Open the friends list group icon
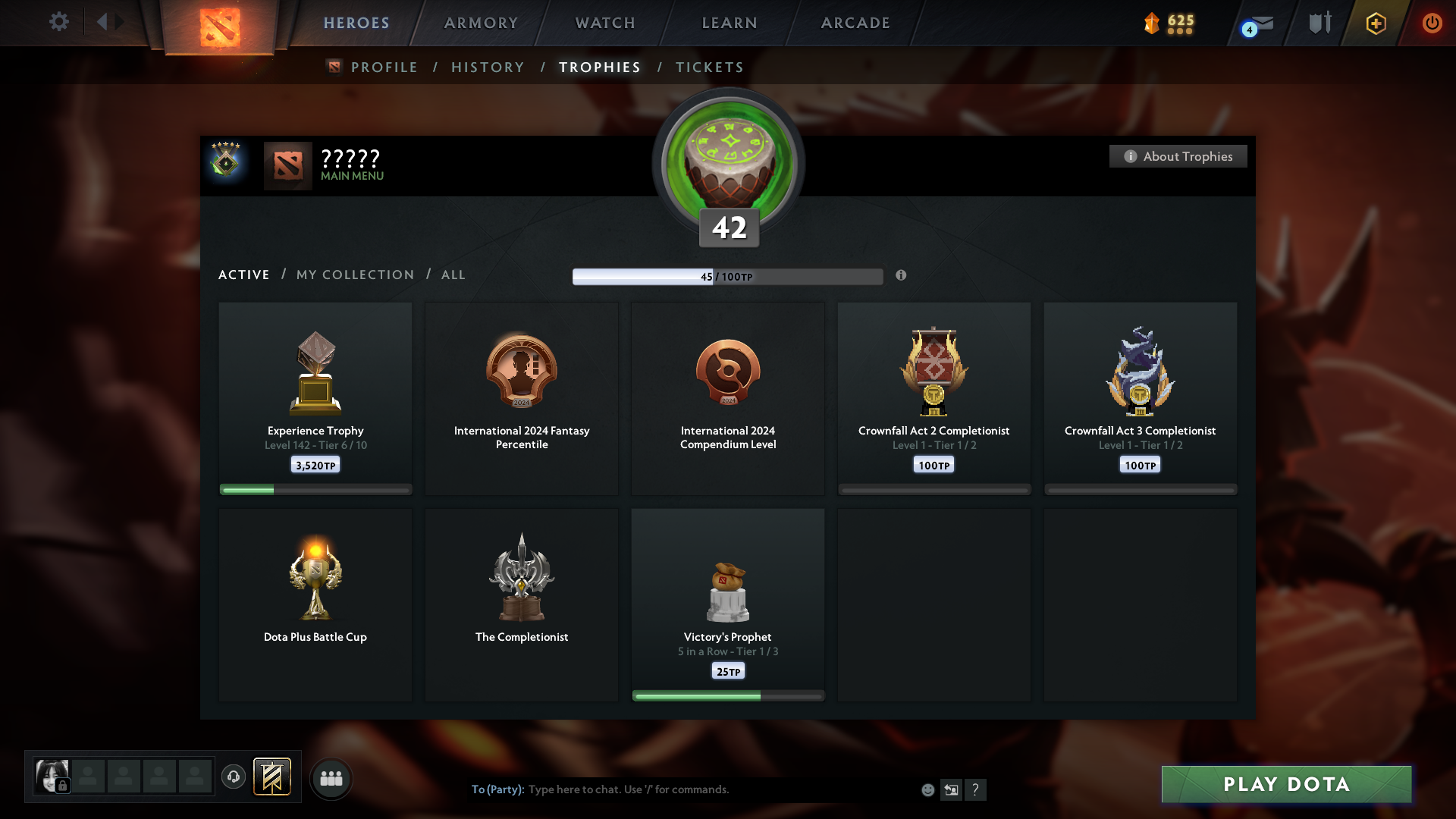 331,778
